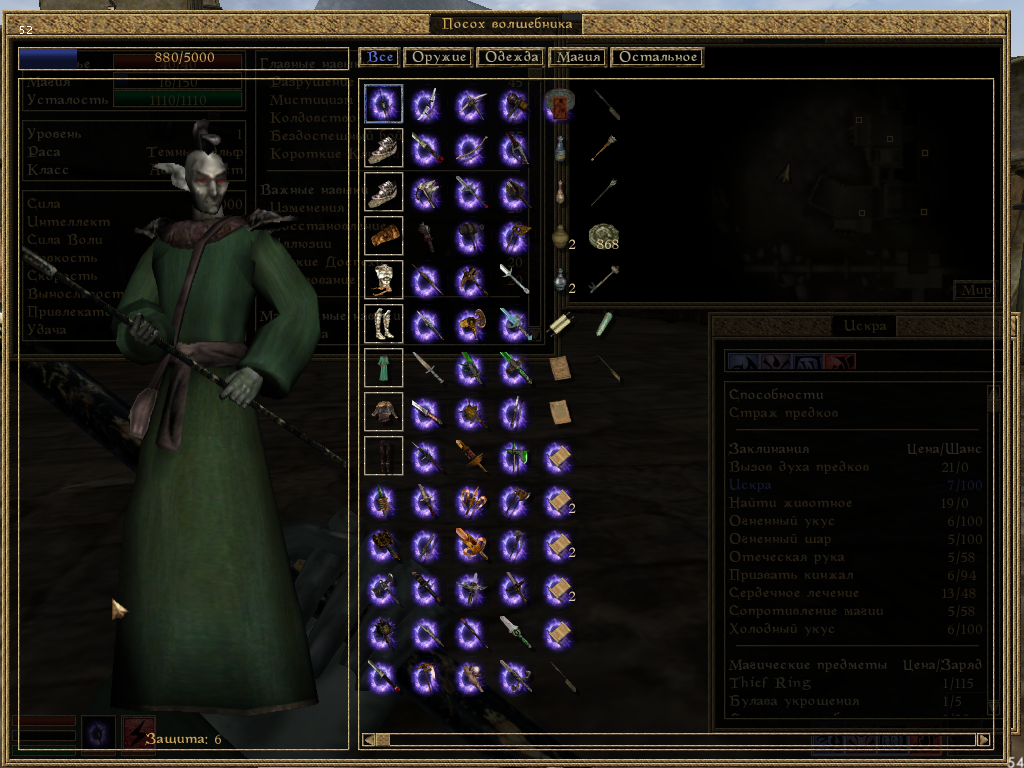The image size is (1024, 768).
Task: Open the Одежда item category
Action: (511, 57)
